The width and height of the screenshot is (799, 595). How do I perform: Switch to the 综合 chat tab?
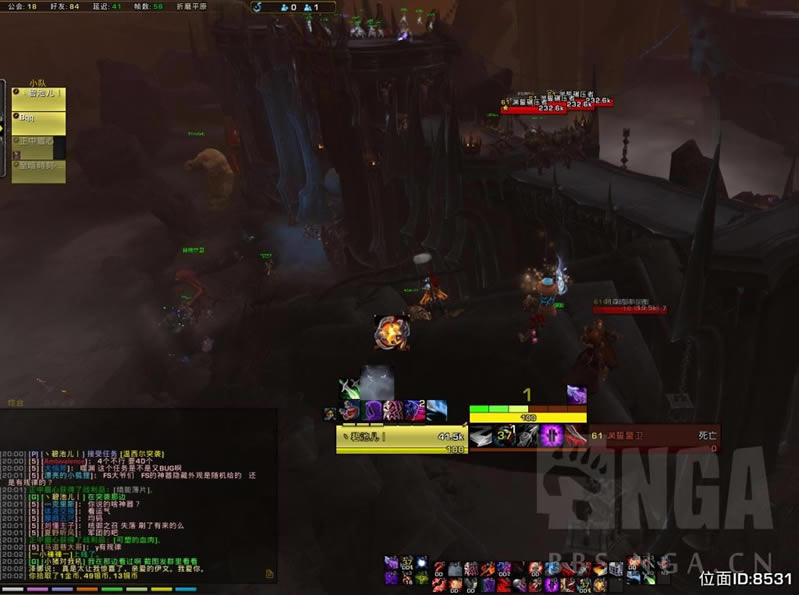click(16, 402)
